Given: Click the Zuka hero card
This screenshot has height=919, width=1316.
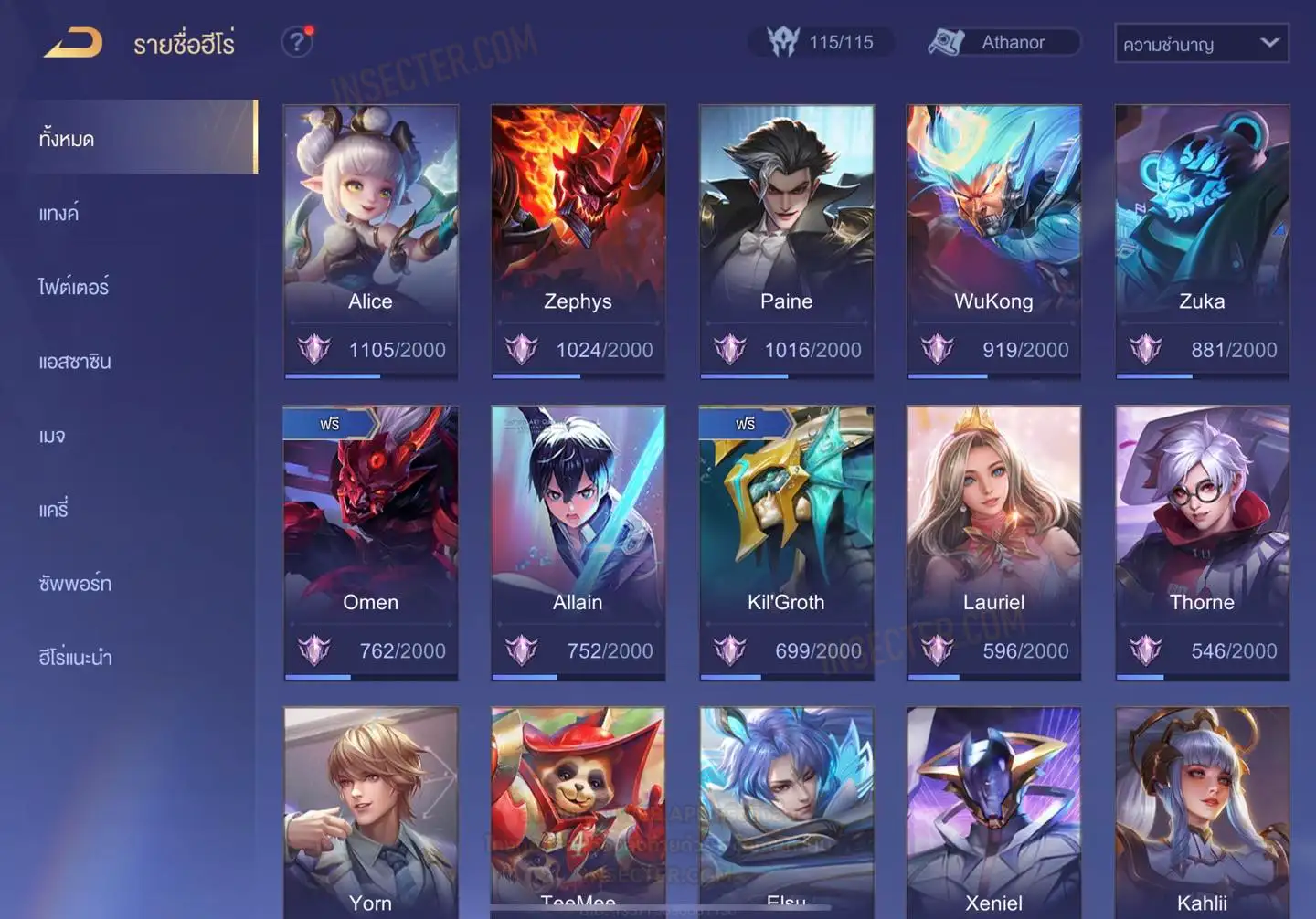Looking at the screenshot, I should (1202, 239).
